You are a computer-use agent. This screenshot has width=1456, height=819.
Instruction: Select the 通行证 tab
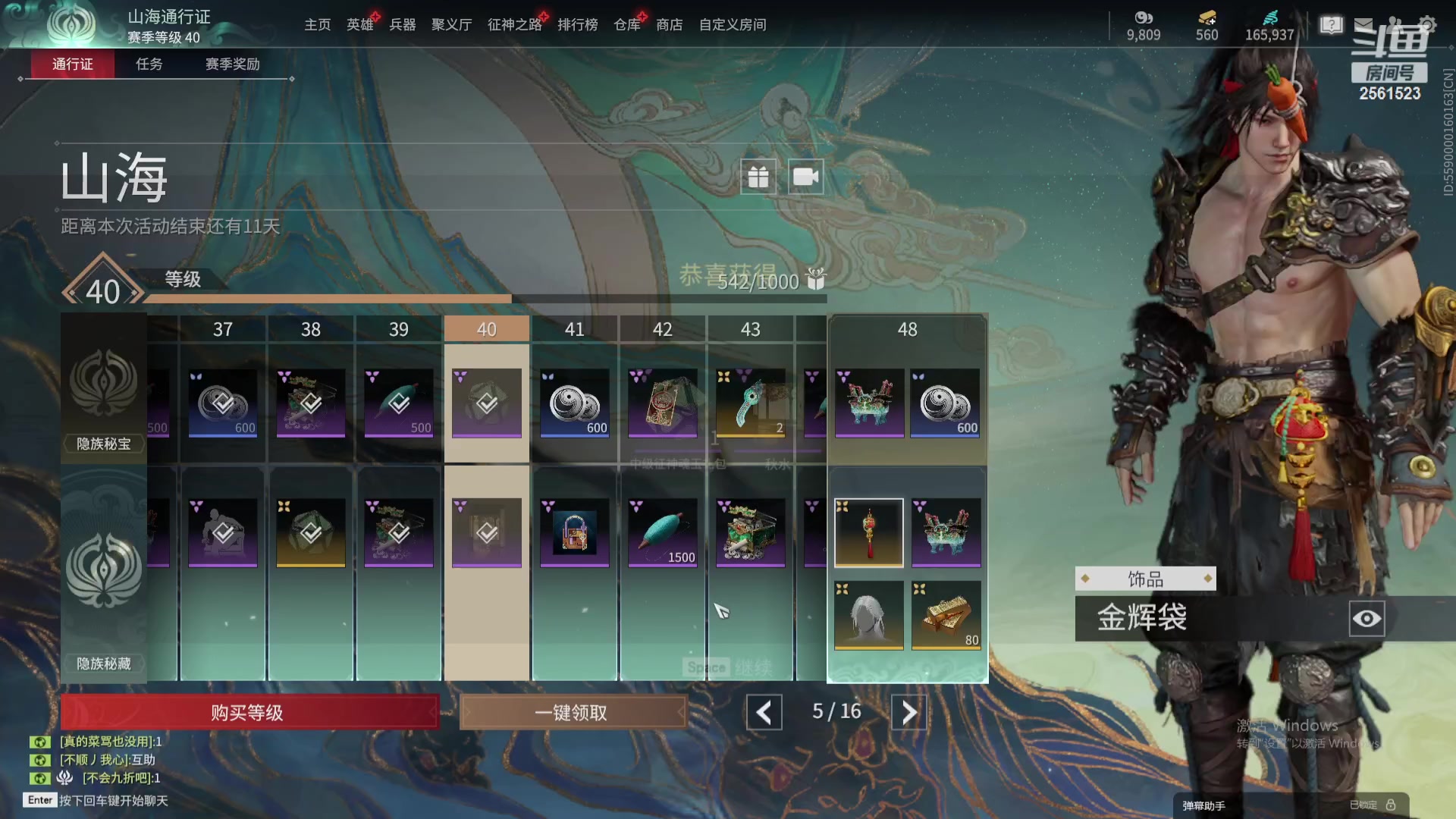click(73, 64)
